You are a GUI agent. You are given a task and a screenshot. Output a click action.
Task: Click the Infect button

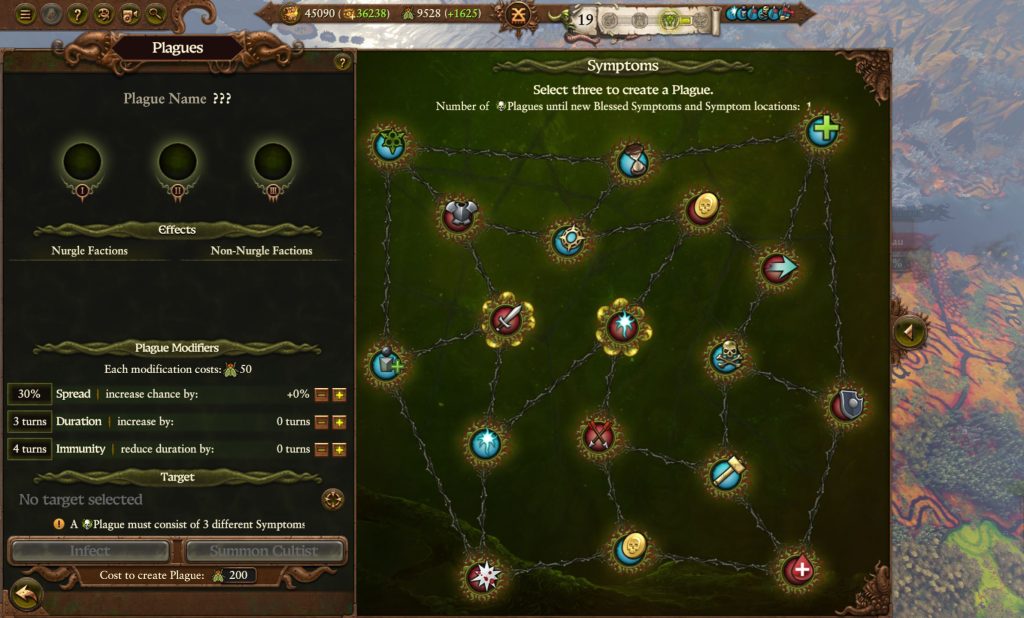point(91,551)
